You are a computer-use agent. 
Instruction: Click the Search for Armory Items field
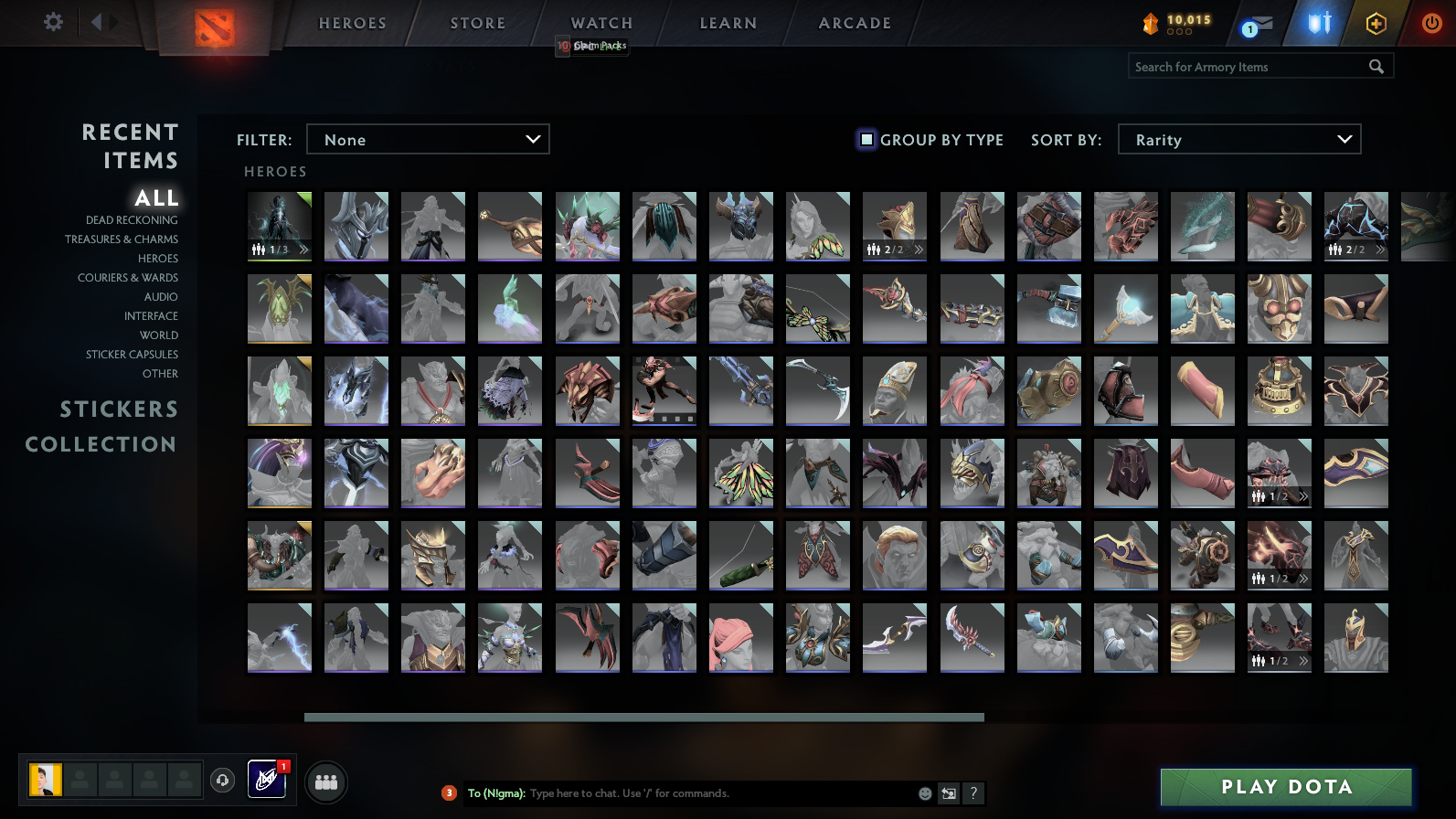pyautogui.click(x=1243, y=66)
